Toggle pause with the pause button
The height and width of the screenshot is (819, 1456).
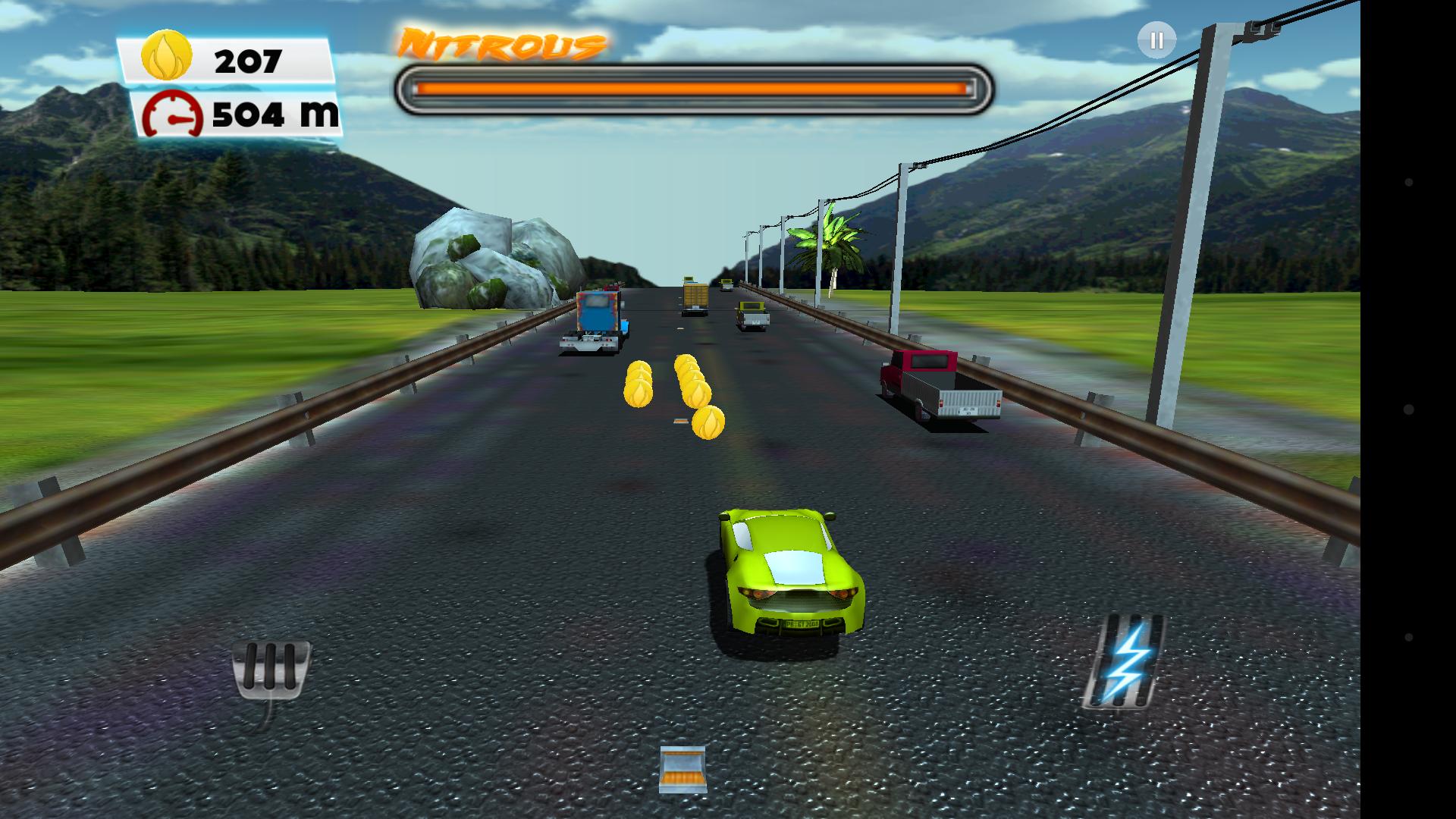click(x=1156, y=39)
